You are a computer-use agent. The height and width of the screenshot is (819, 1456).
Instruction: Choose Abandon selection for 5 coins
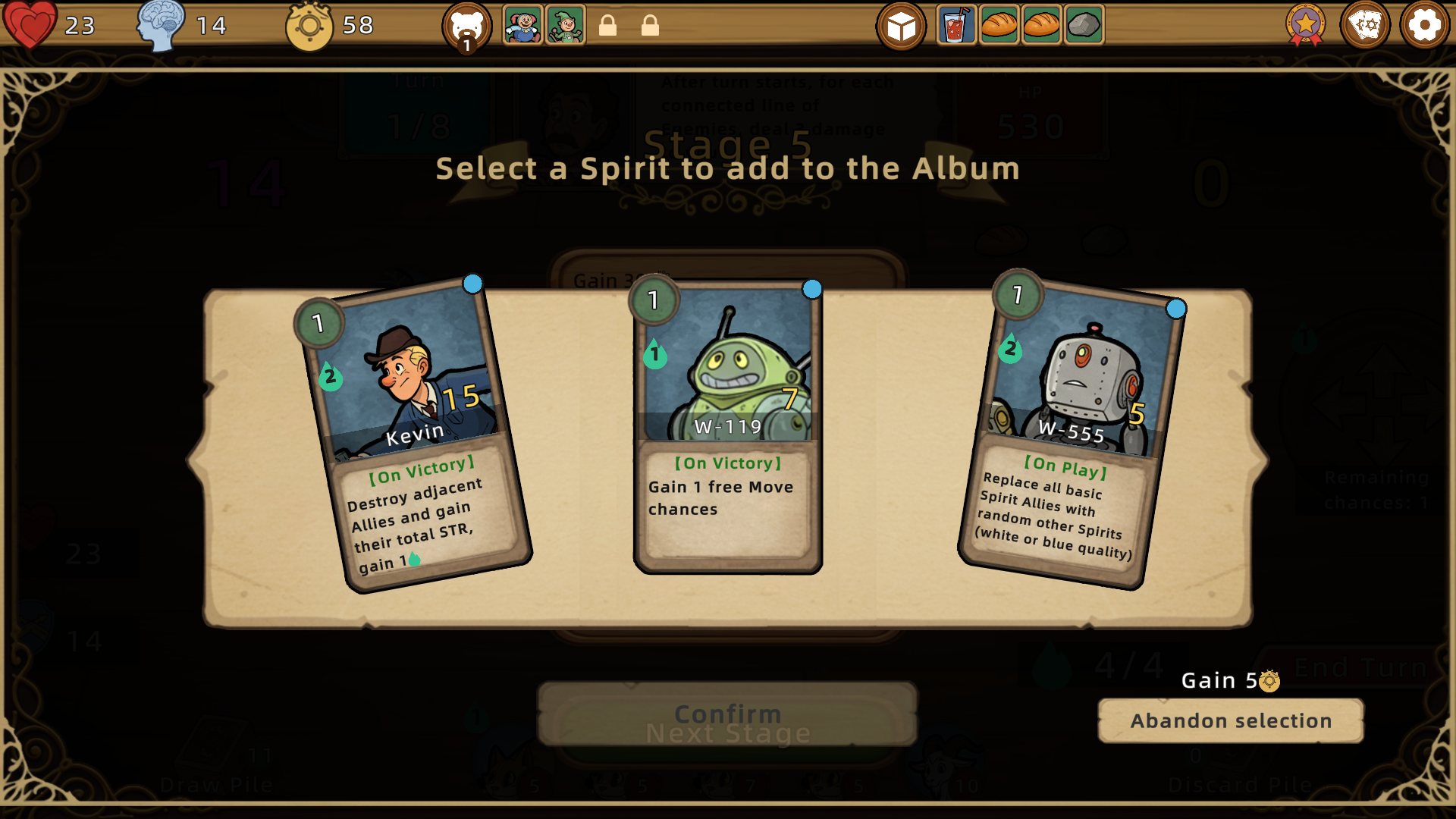coord(1229,720)
